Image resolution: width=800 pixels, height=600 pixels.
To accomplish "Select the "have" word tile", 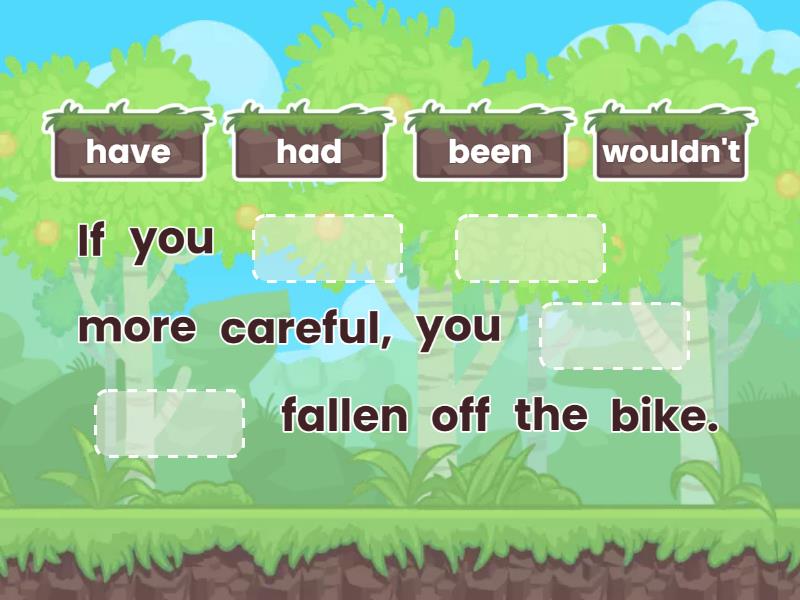I will point(128,152).
